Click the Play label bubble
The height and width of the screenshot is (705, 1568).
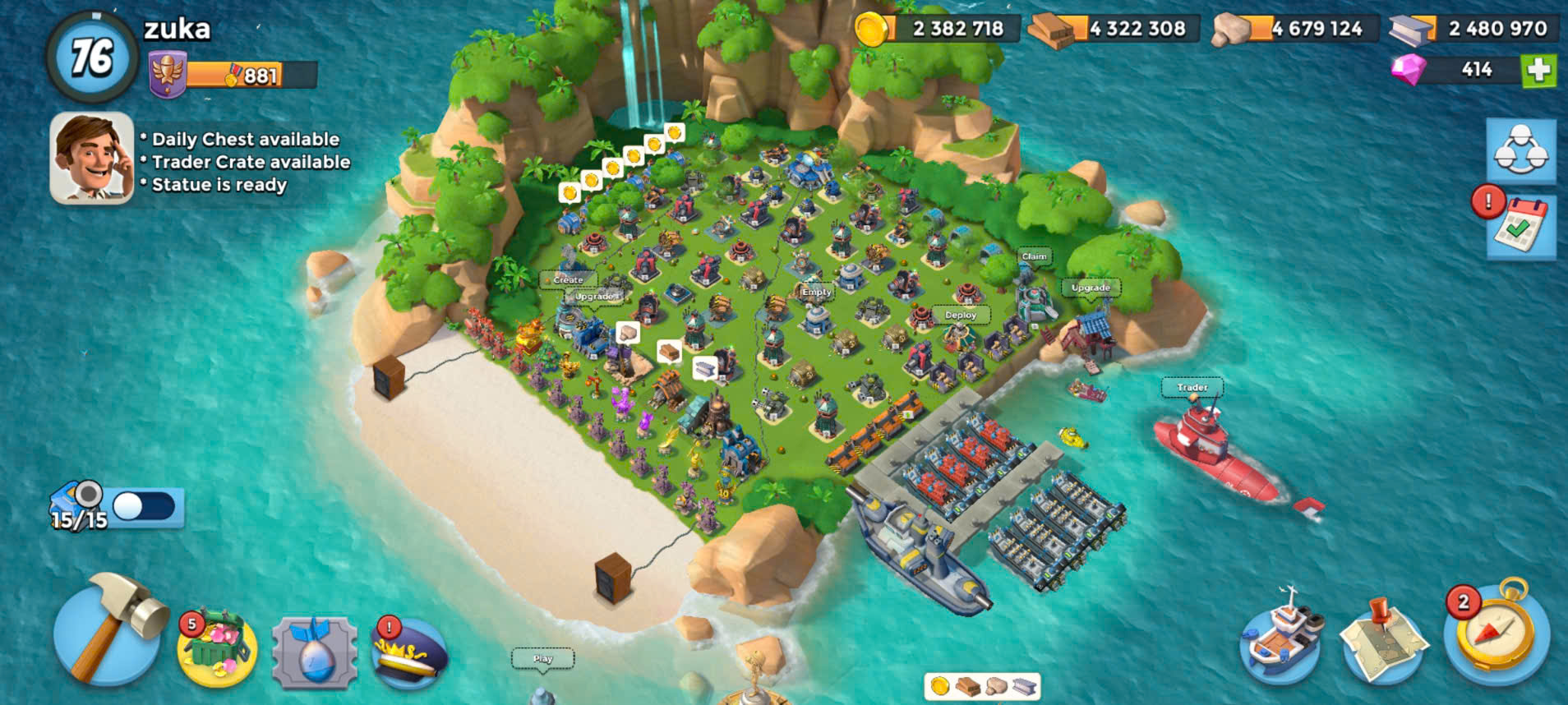(542, 658)
